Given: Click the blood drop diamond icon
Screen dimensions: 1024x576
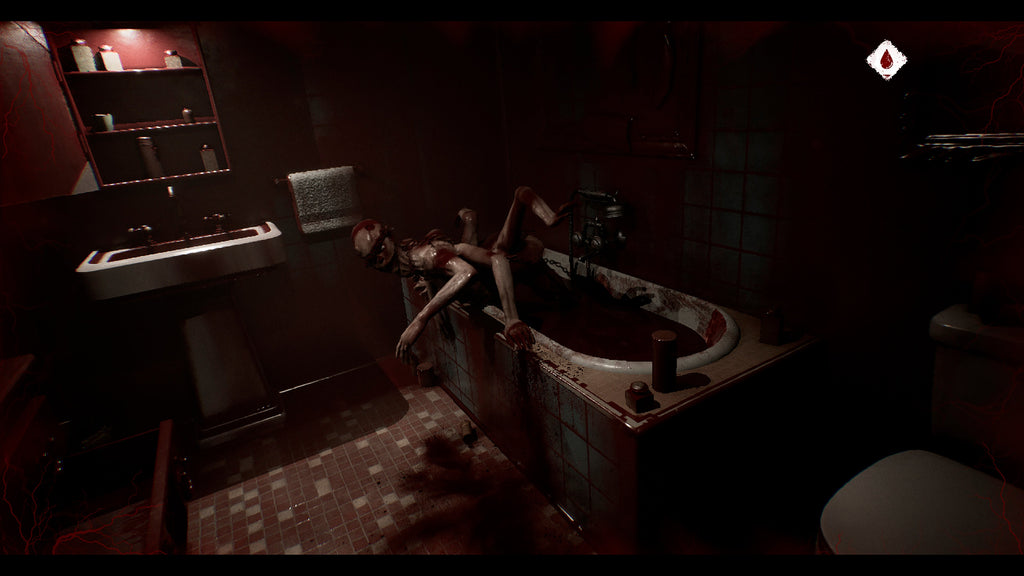Looking at the screenshot, I should (886, 60).
